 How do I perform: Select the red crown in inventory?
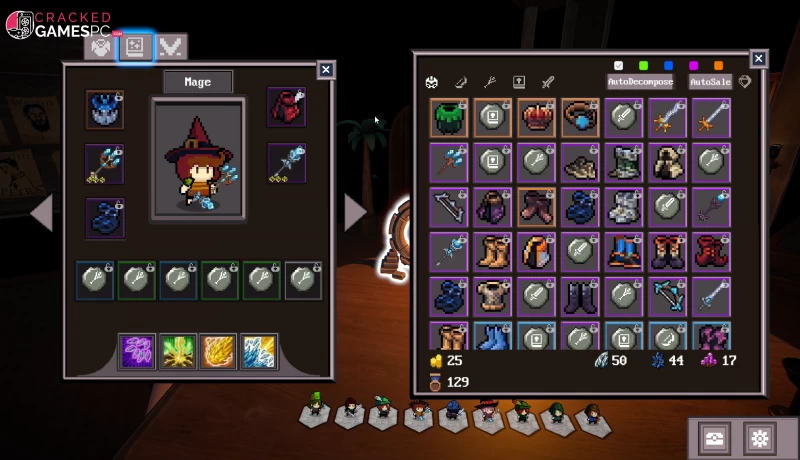click(537, 117)
